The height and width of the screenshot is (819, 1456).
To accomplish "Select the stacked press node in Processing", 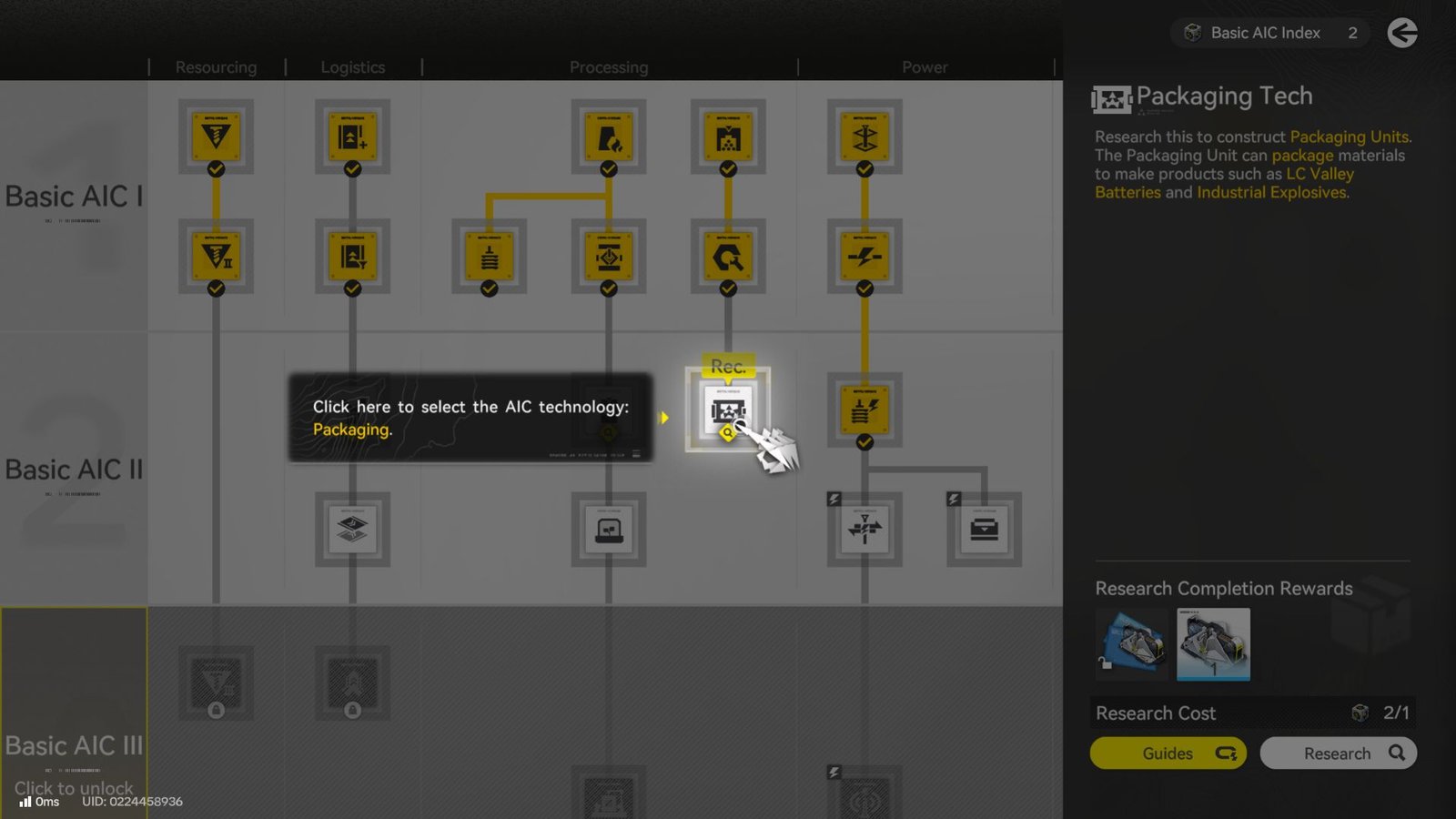I will (x=489, y=256).
